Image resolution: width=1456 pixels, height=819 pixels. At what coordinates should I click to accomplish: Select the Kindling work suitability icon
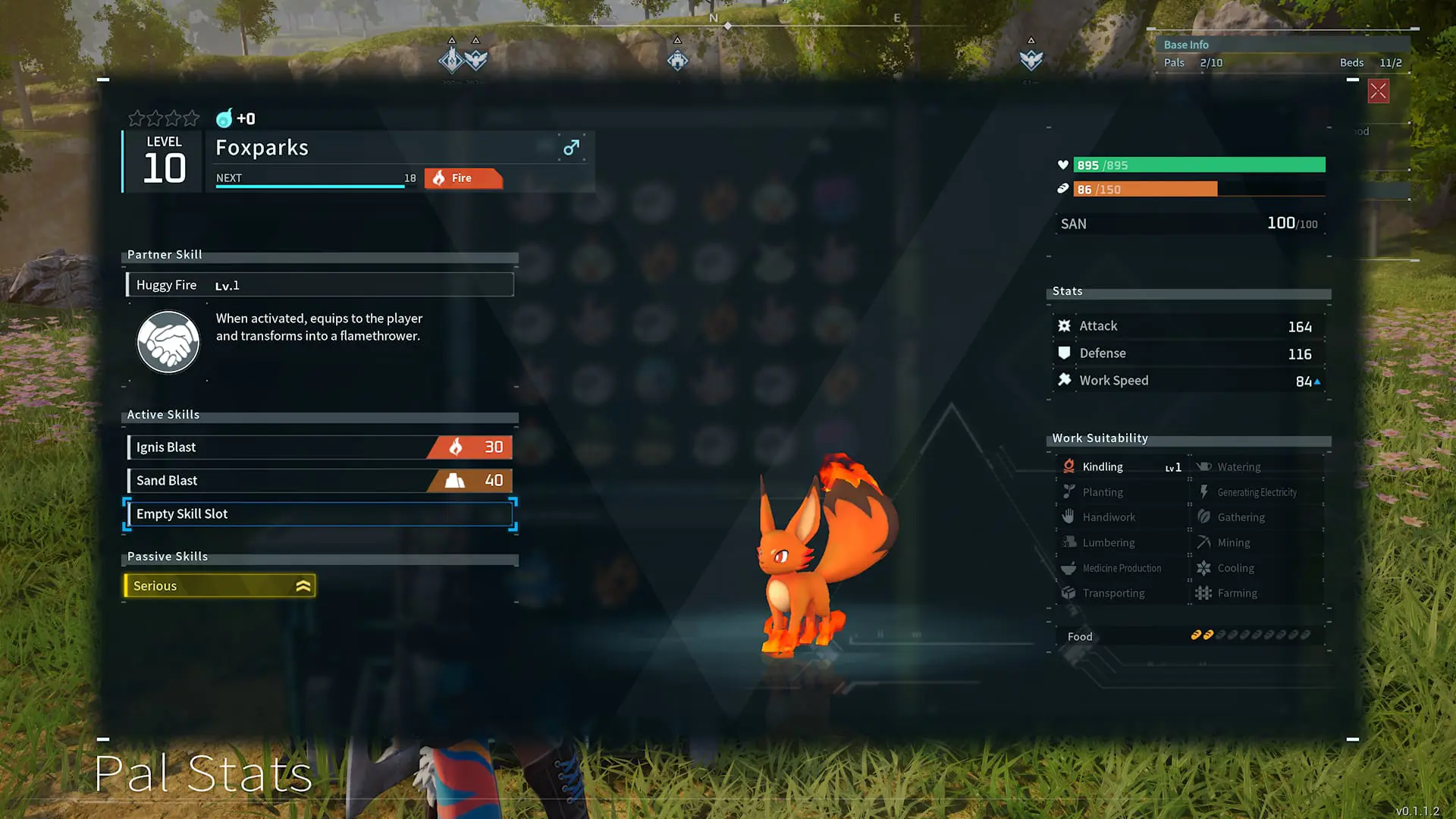click(1069, 466)
